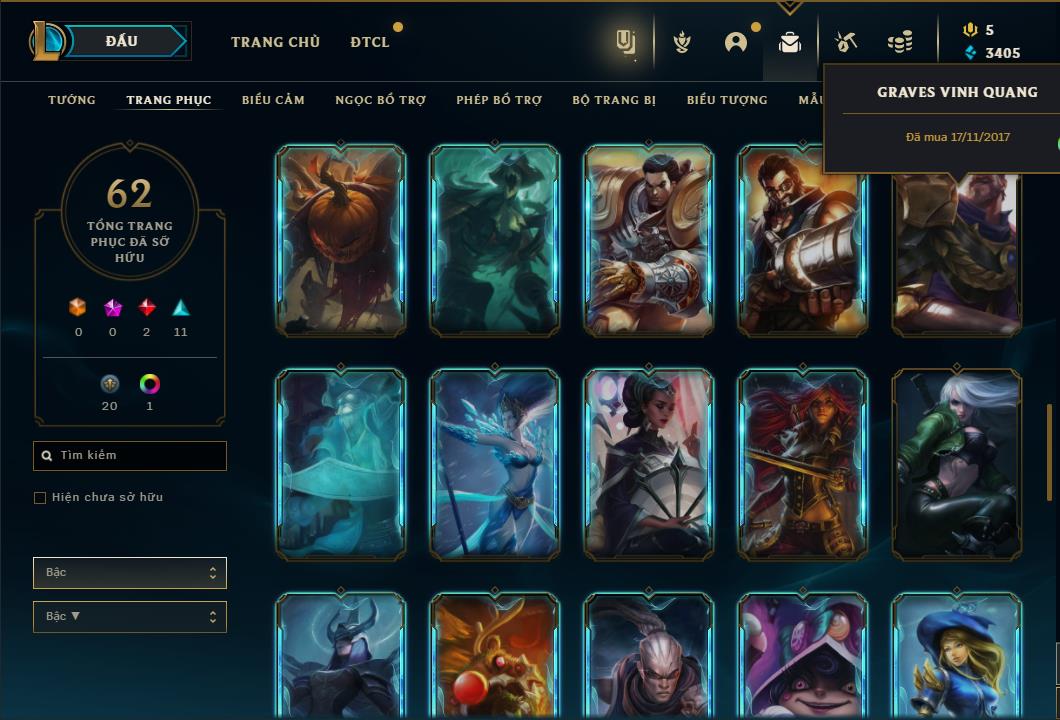This screenshot has height=720, width=1060.
Task: Go to TRANG CHỦ home page
Action: [275, 42]
